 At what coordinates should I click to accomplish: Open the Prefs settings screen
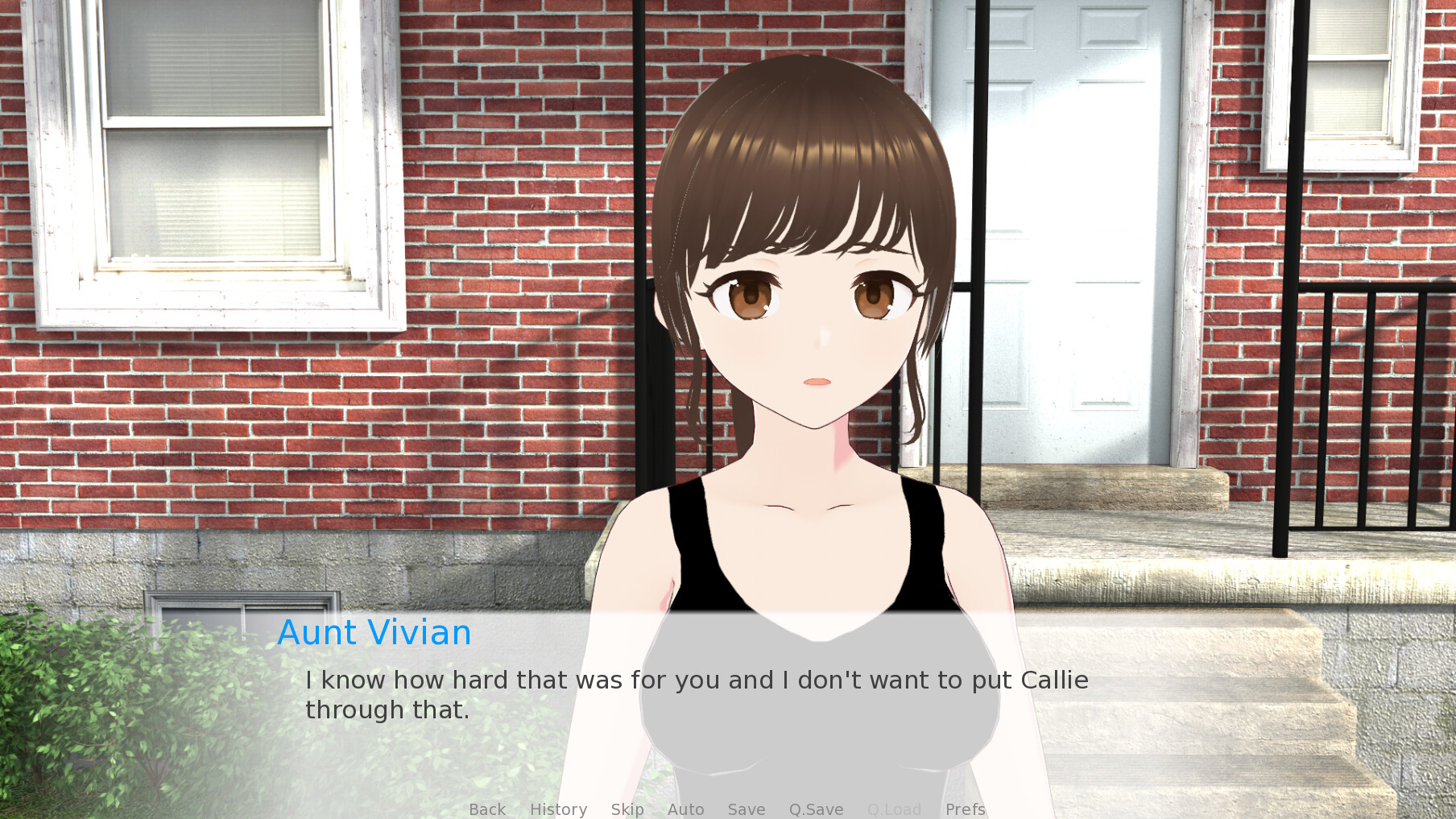point(964,809)
